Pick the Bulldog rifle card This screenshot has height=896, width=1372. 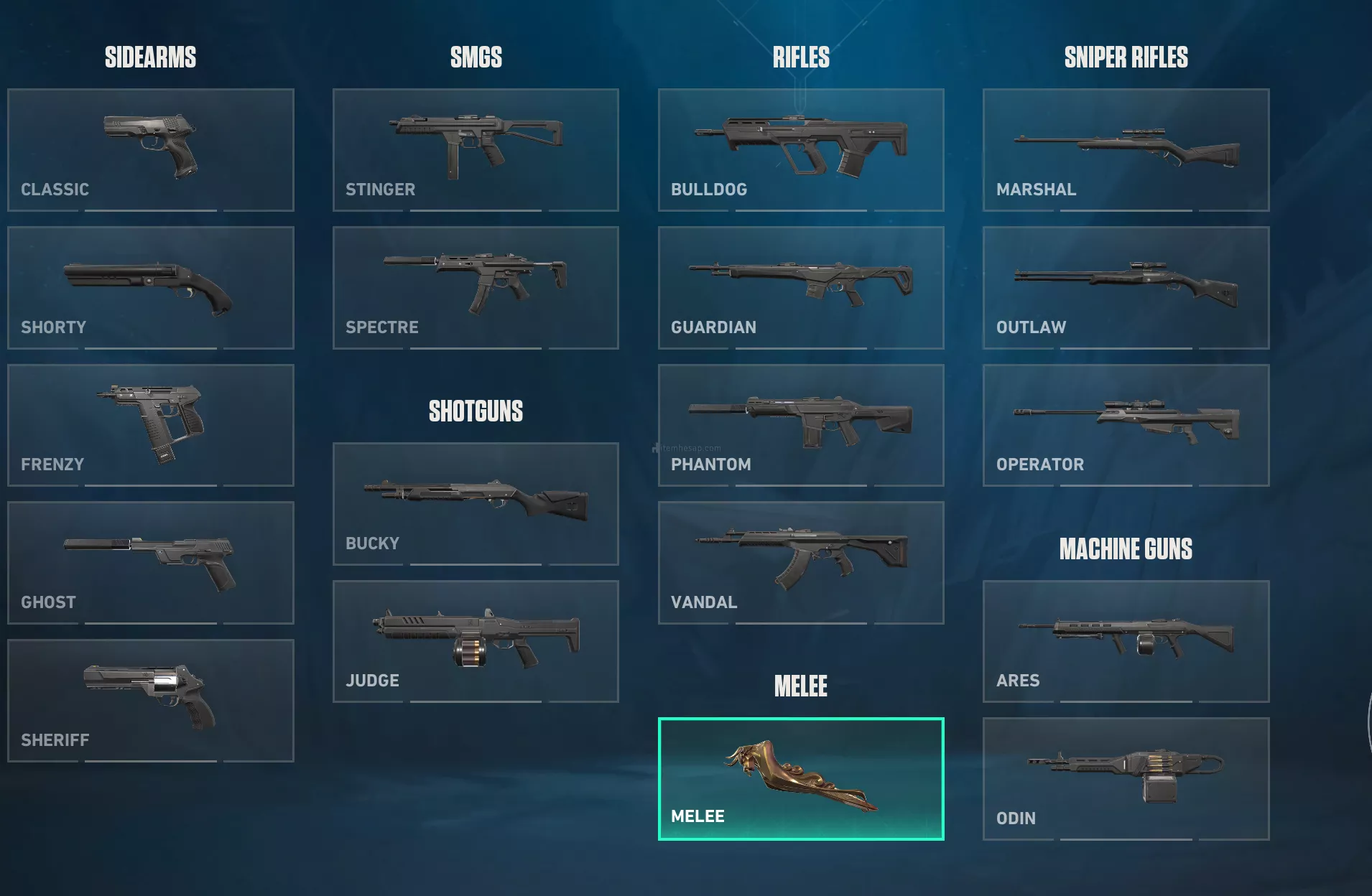click(x=801, y=150)
